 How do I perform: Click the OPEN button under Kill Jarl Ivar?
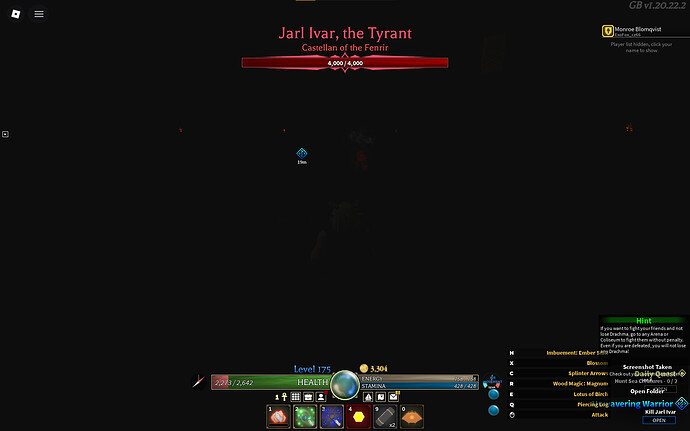[x=658, y=420]
